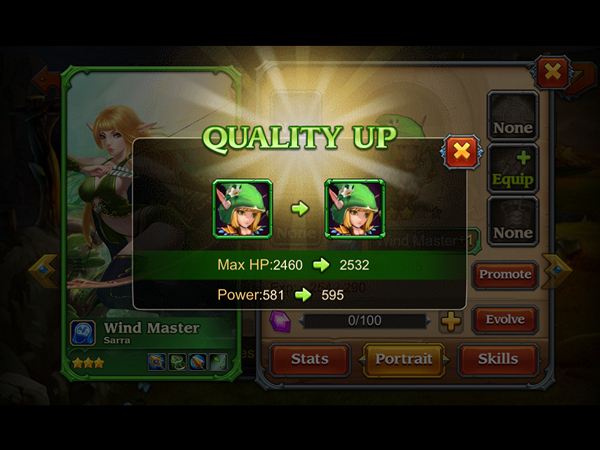This screenshot has height=450, width=600.
Task: Go to the next hero
Action: click(556, 270)
